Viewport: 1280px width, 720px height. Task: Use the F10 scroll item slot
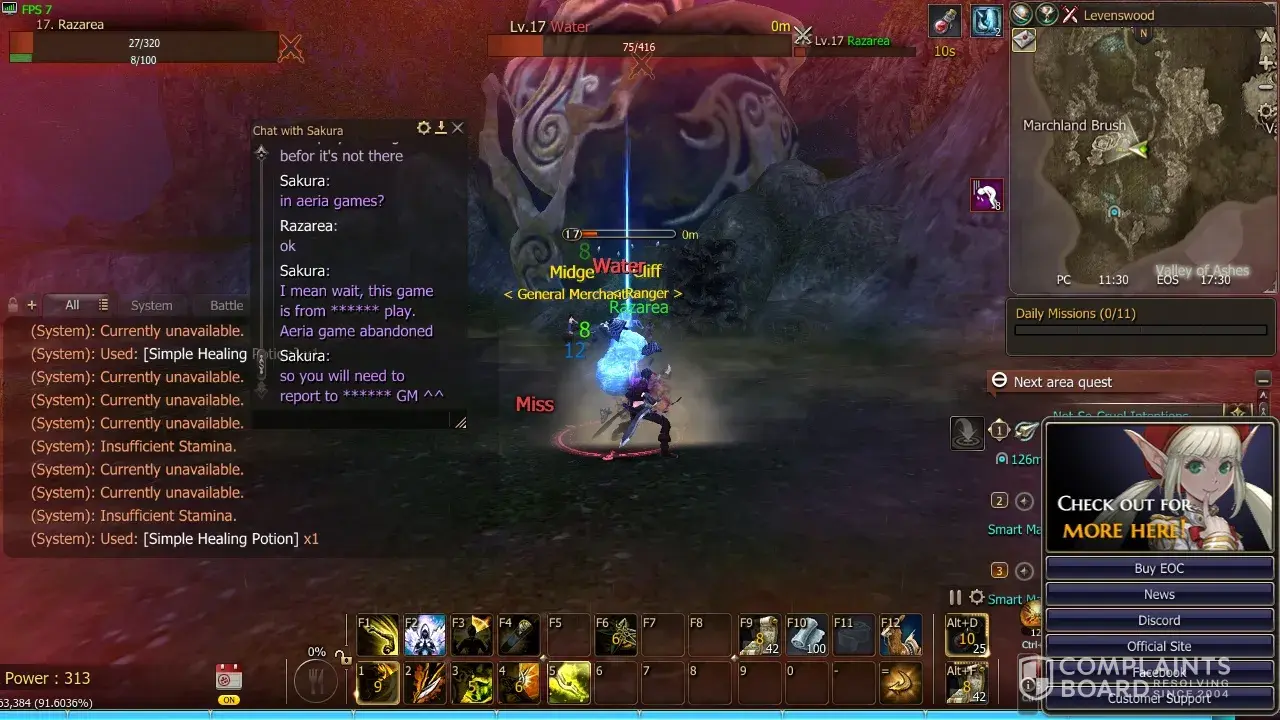[807, 635]
